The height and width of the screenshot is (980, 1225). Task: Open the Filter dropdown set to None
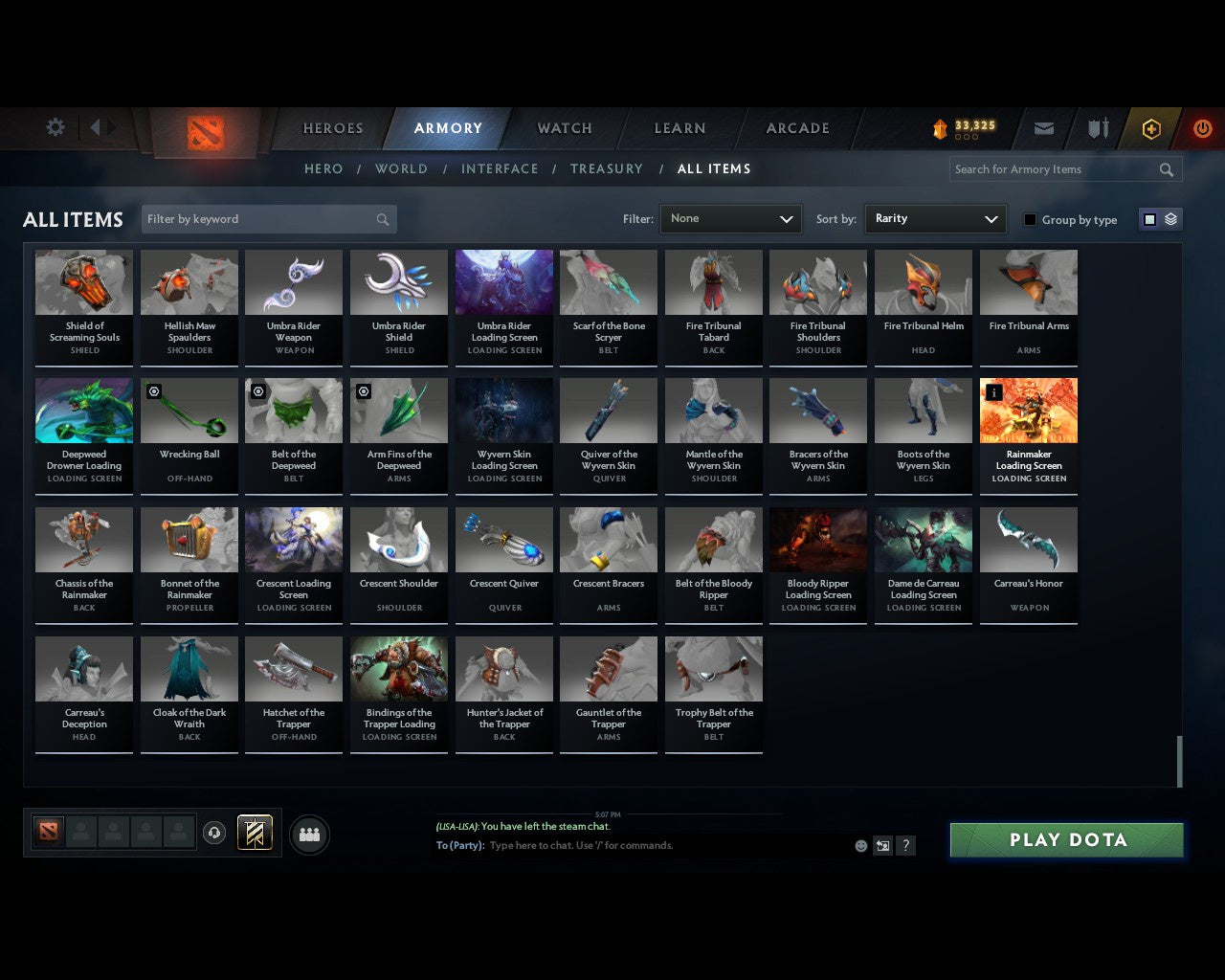730,218
